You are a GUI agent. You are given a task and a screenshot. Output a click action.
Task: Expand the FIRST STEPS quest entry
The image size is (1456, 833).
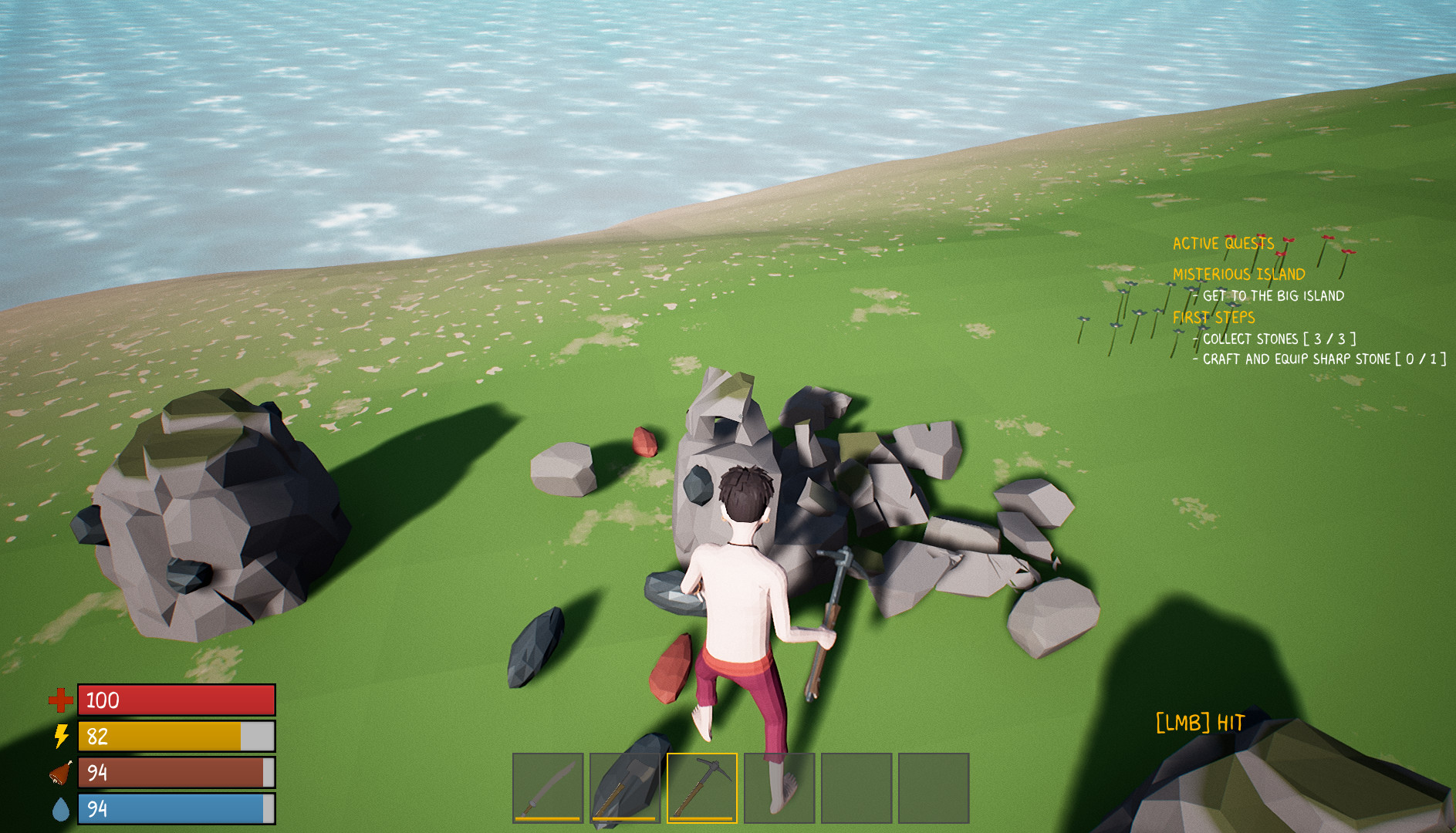[1213, 317]
